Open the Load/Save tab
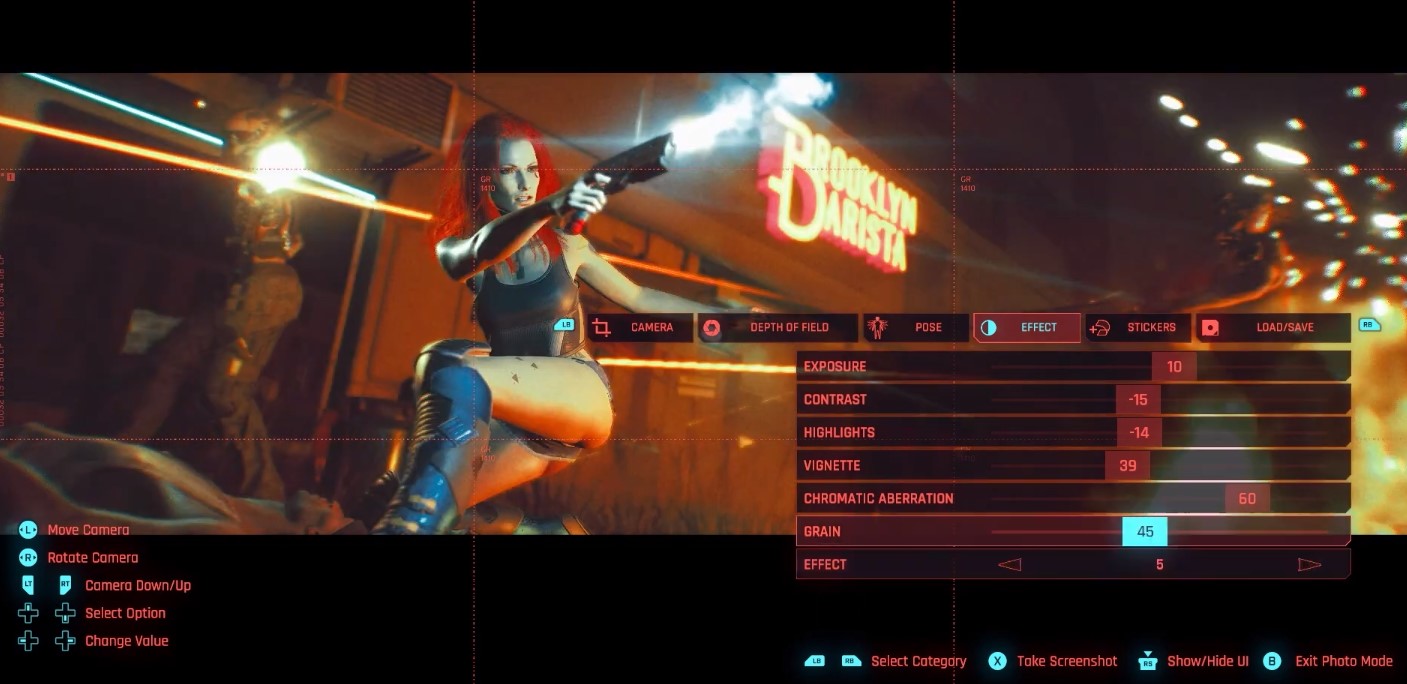This screenshot has width=1407, height=684. 1273,327
